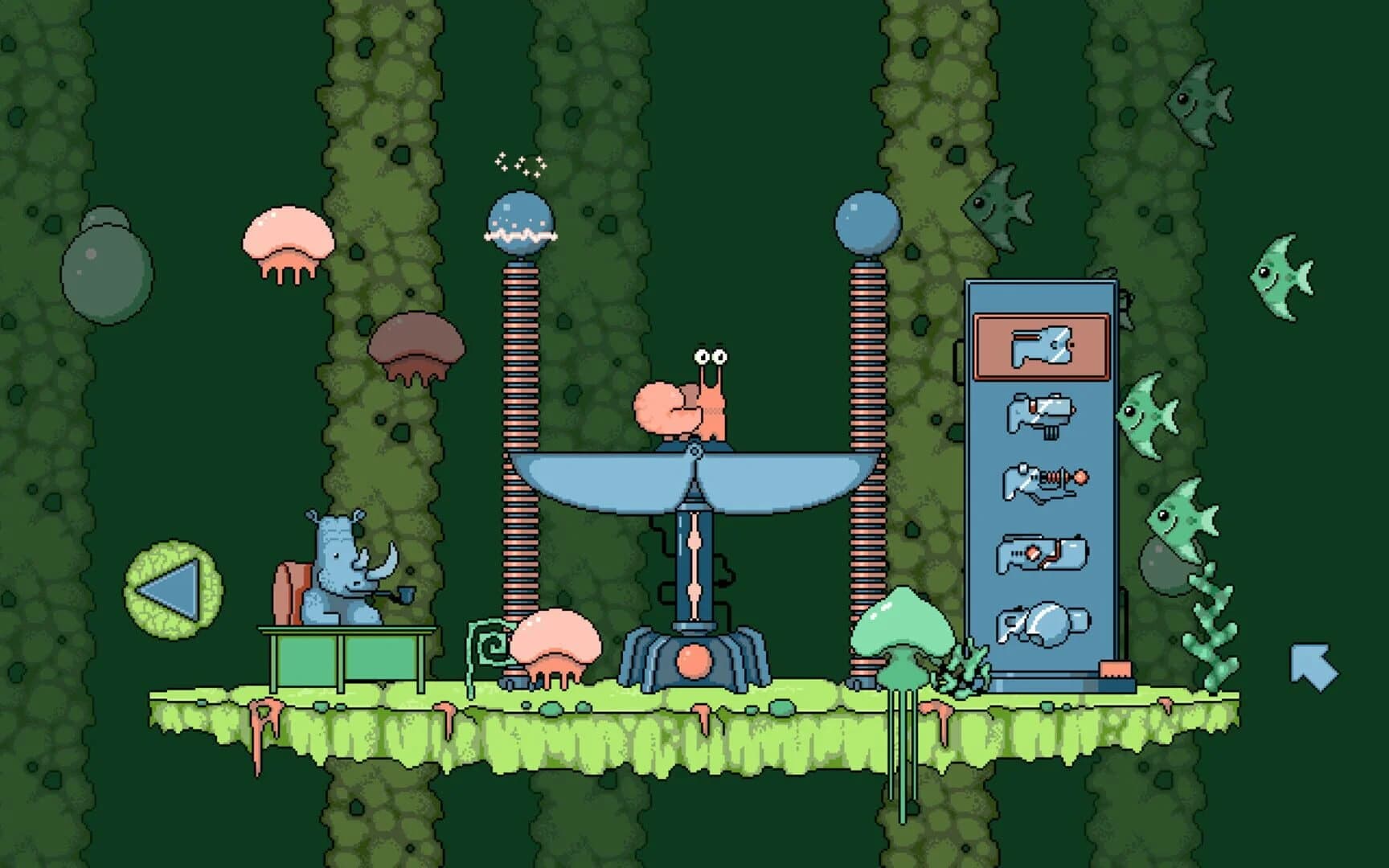
Task: Choose the bubble cannon at the bottom of the machine
Action: 1042,624
